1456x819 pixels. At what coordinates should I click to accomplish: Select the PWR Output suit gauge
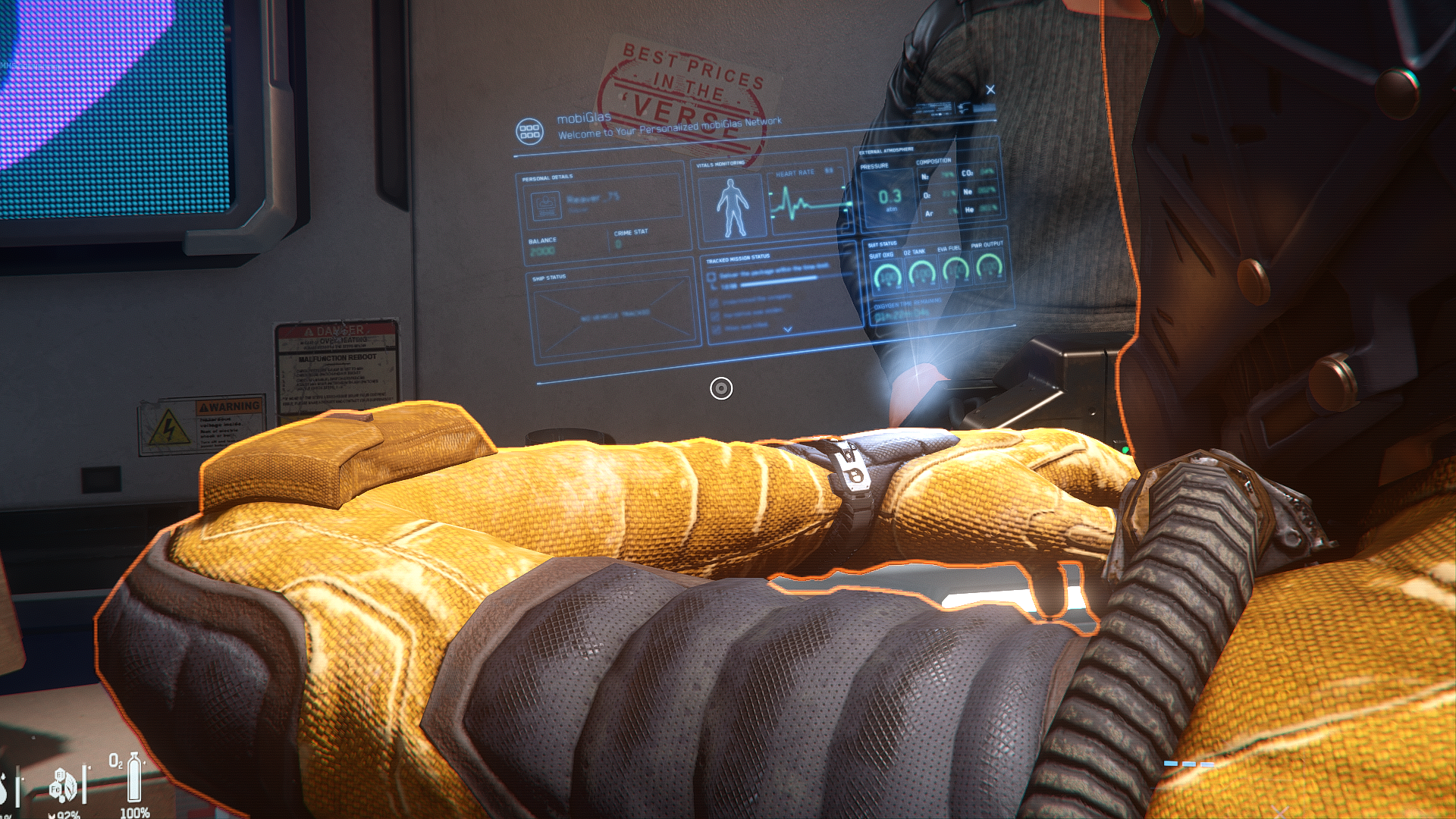click(x=989, y=265)
